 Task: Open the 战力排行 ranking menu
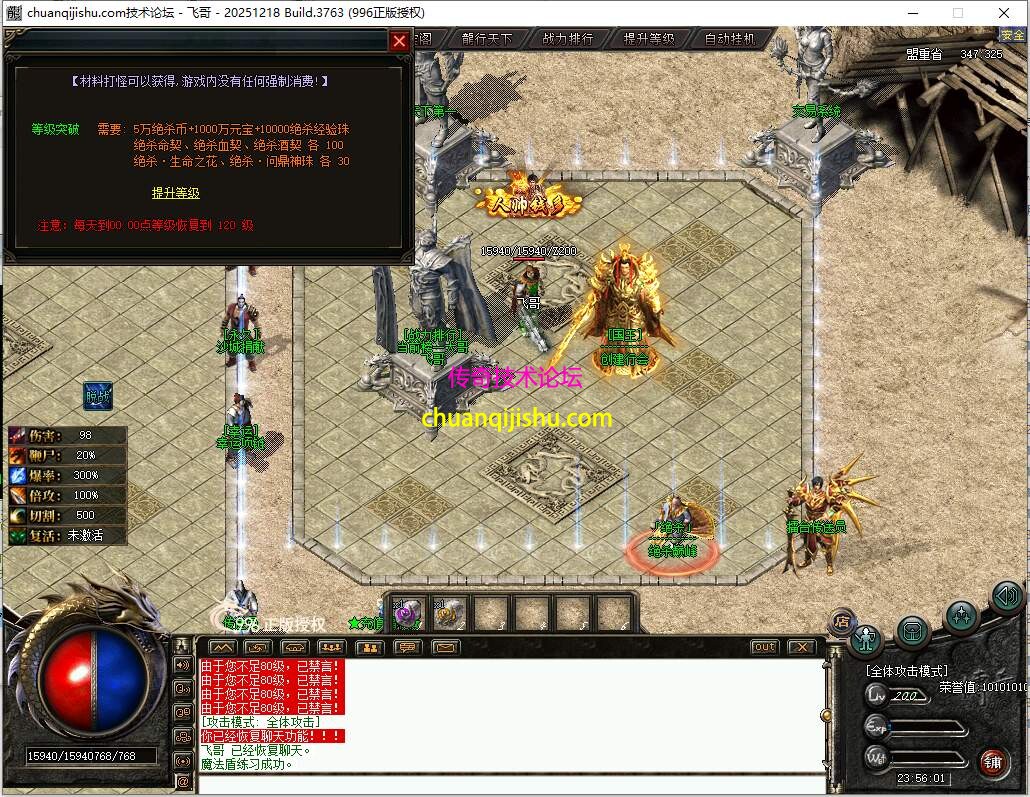click(x=568, y=39)
